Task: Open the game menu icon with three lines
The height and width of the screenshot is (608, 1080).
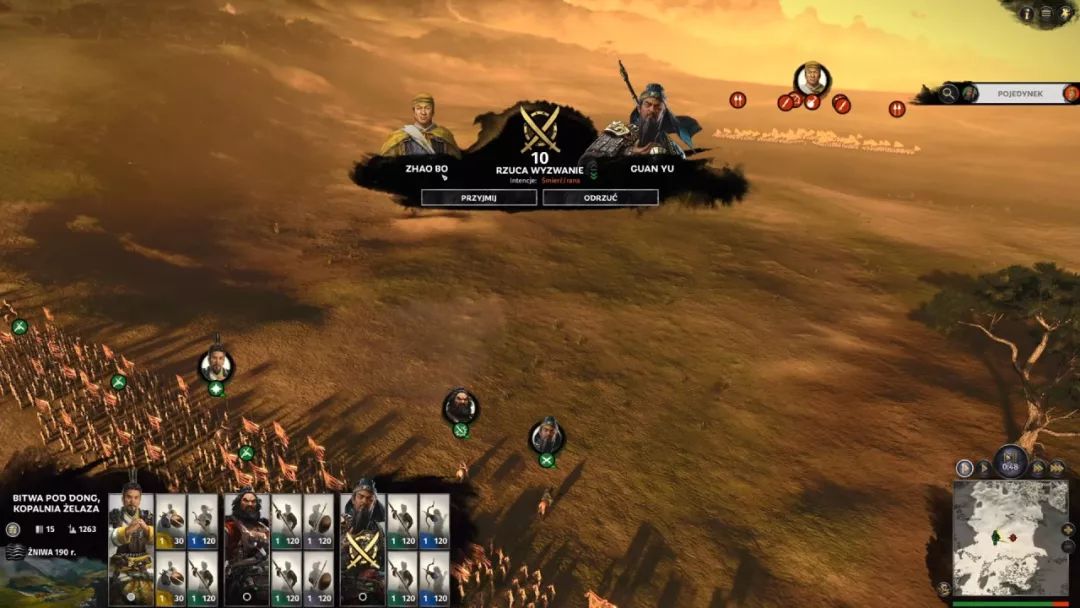Action: click(1046, 13)
